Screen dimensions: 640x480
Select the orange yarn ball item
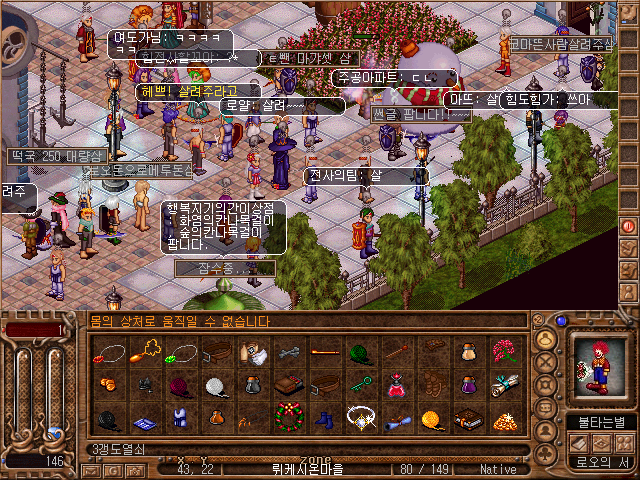[x=431, y=416]
